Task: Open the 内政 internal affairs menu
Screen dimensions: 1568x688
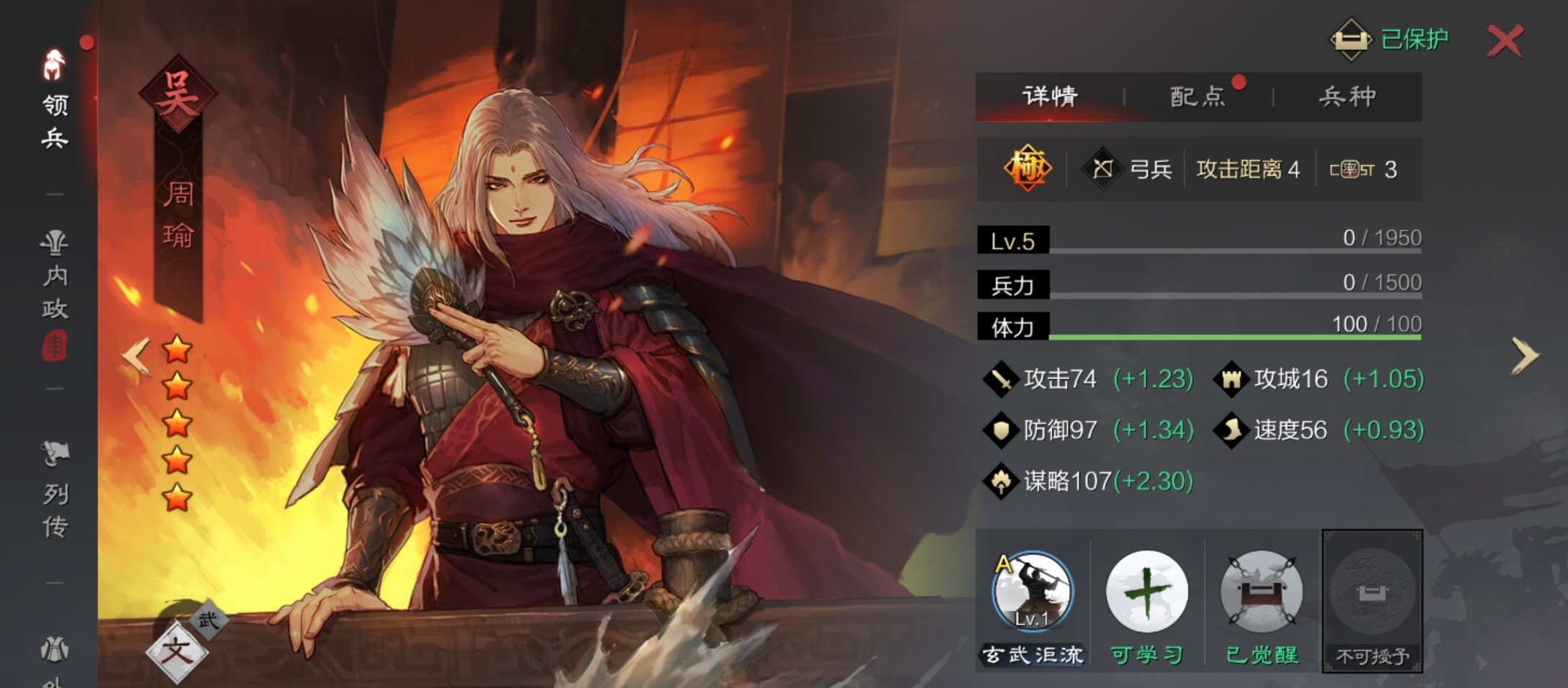Action: coord(55,277)
